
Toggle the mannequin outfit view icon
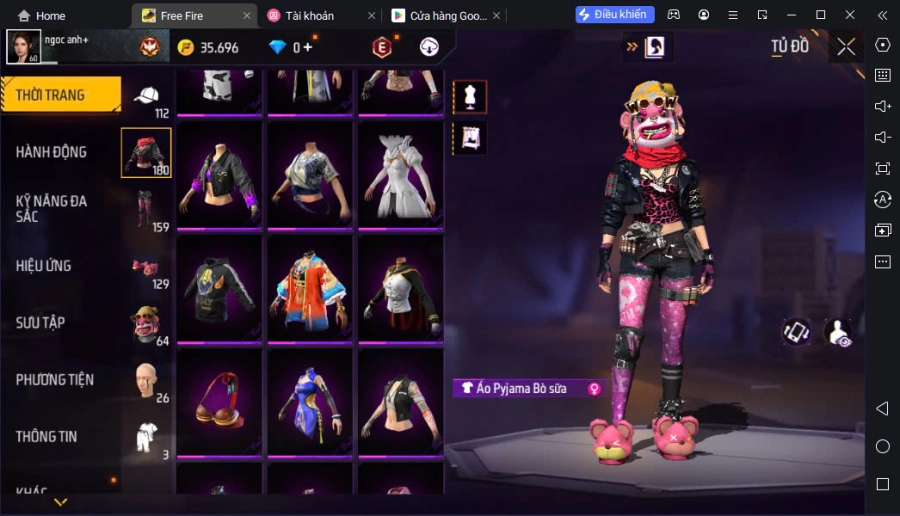coord(470,97)
